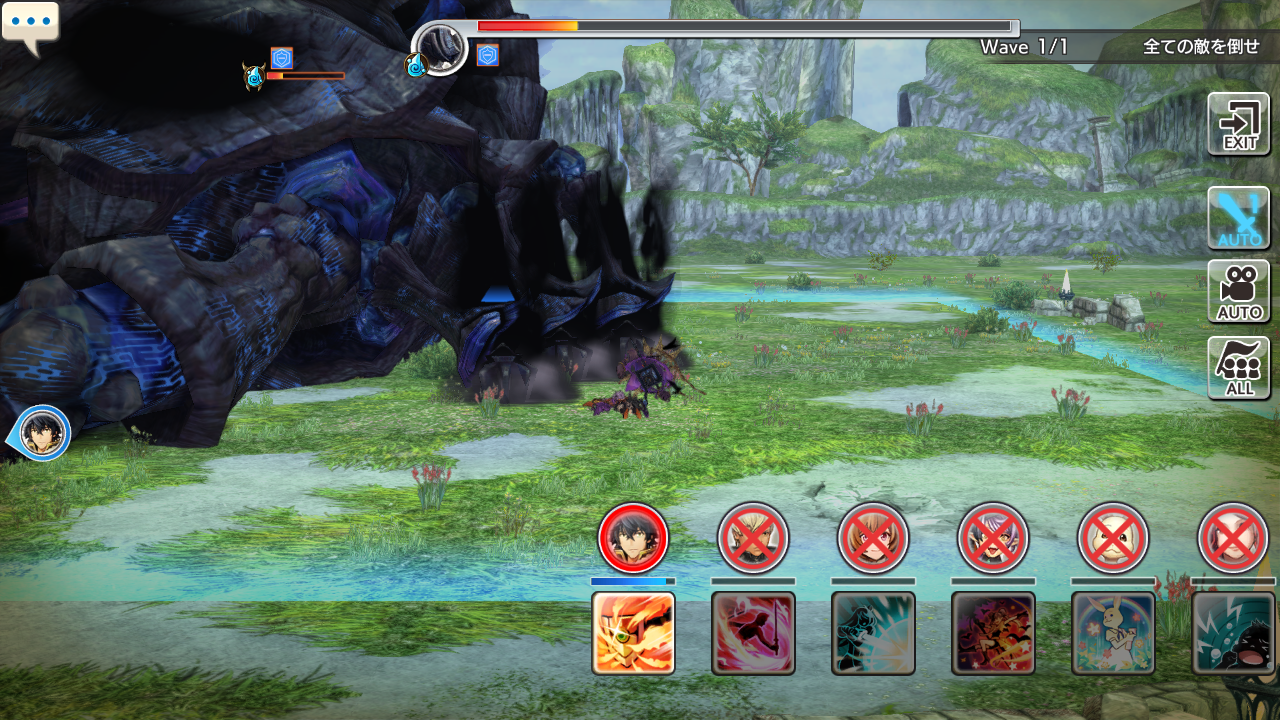Use the red spear-thrust skill
1280x720 pixels.
point(753,633)
